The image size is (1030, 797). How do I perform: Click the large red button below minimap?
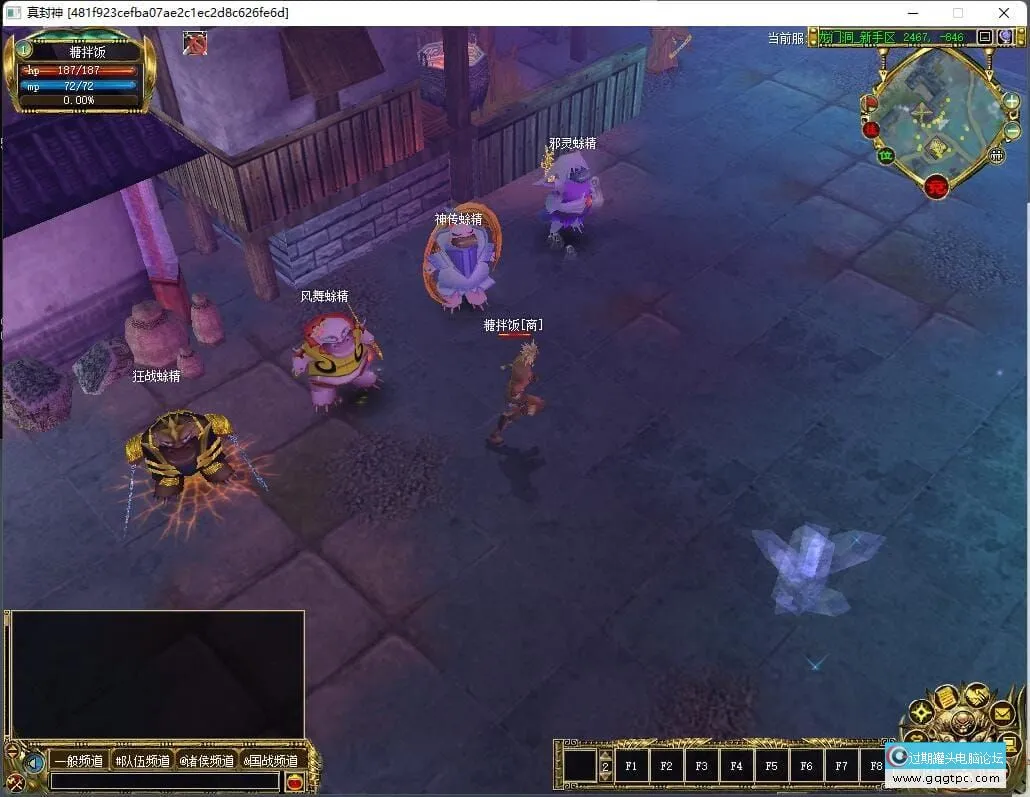[936, 186]
